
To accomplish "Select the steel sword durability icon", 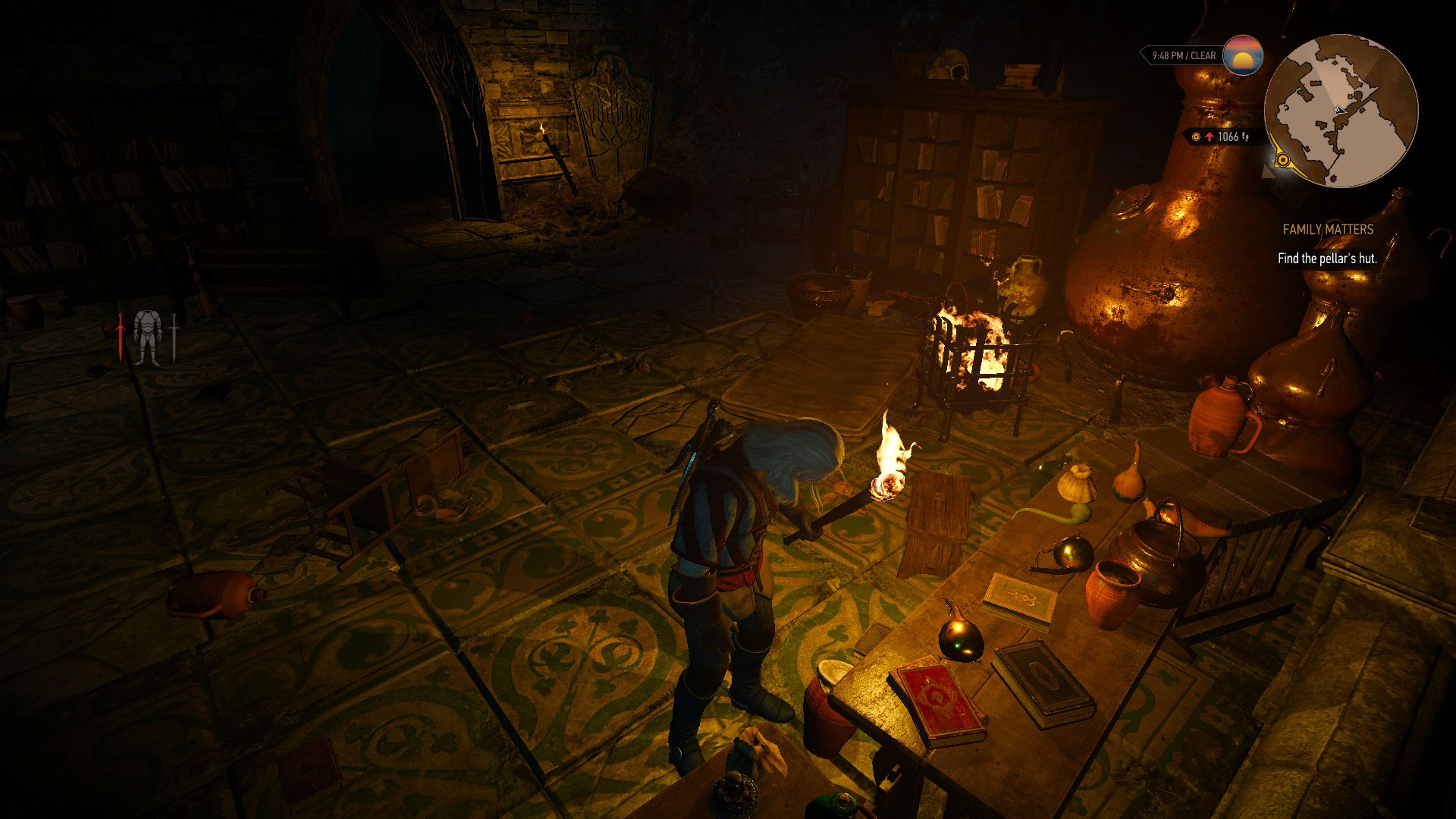I will click(x=174, y=337).
